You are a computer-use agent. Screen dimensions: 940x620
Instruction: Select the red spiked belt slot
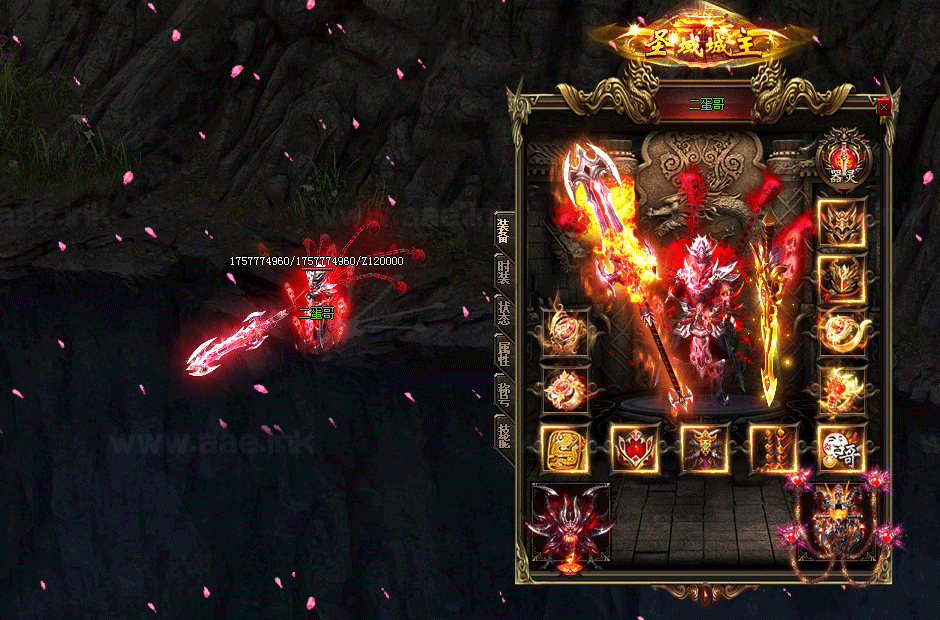[773, 447]
